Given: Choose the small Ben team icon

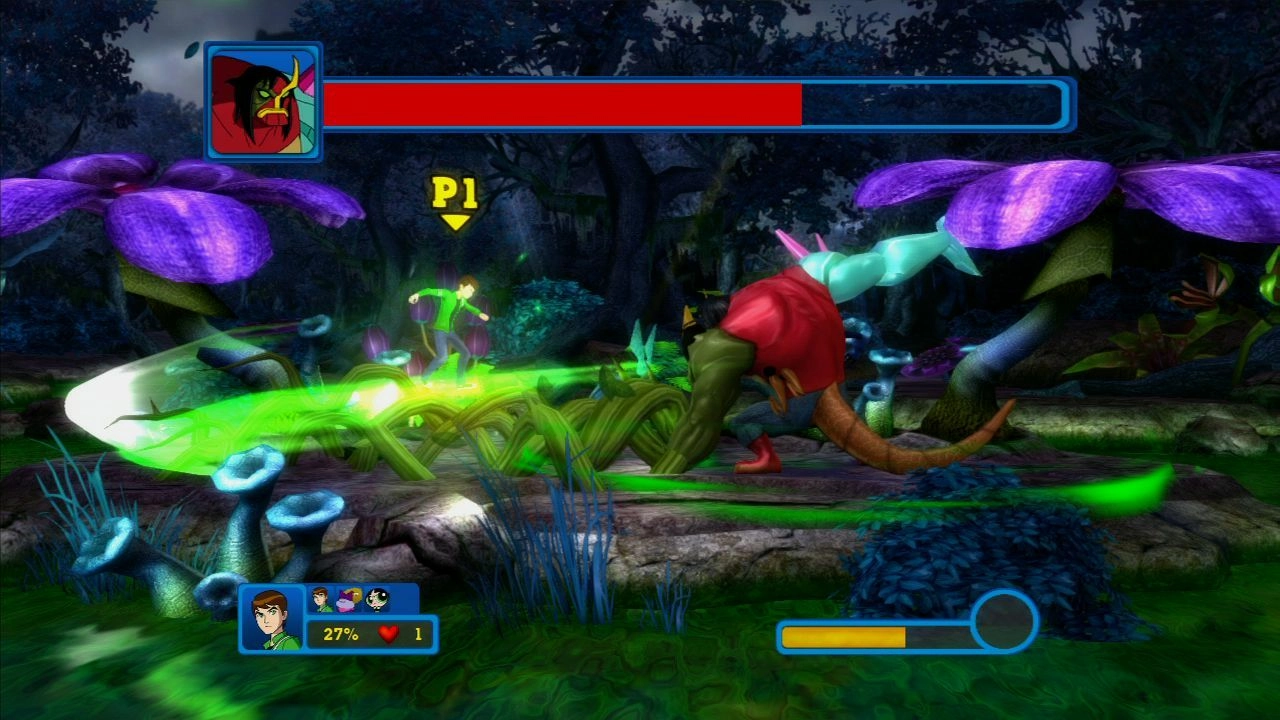Looking at the screenshot, I should click(x=322, y=599).
